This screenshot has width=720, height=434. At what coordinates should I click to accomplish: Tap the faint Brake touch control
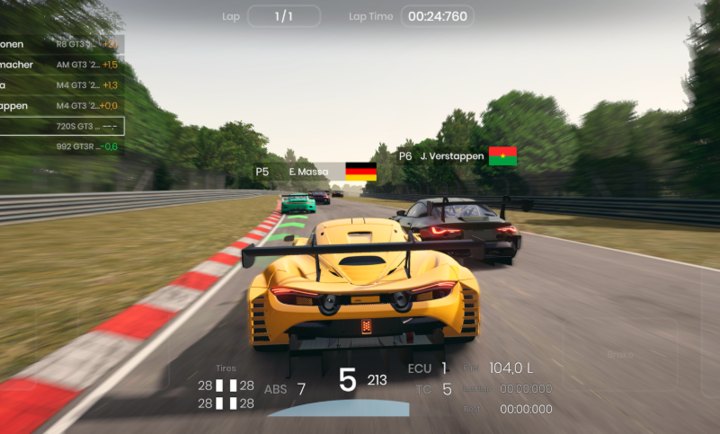pos(620,353)
